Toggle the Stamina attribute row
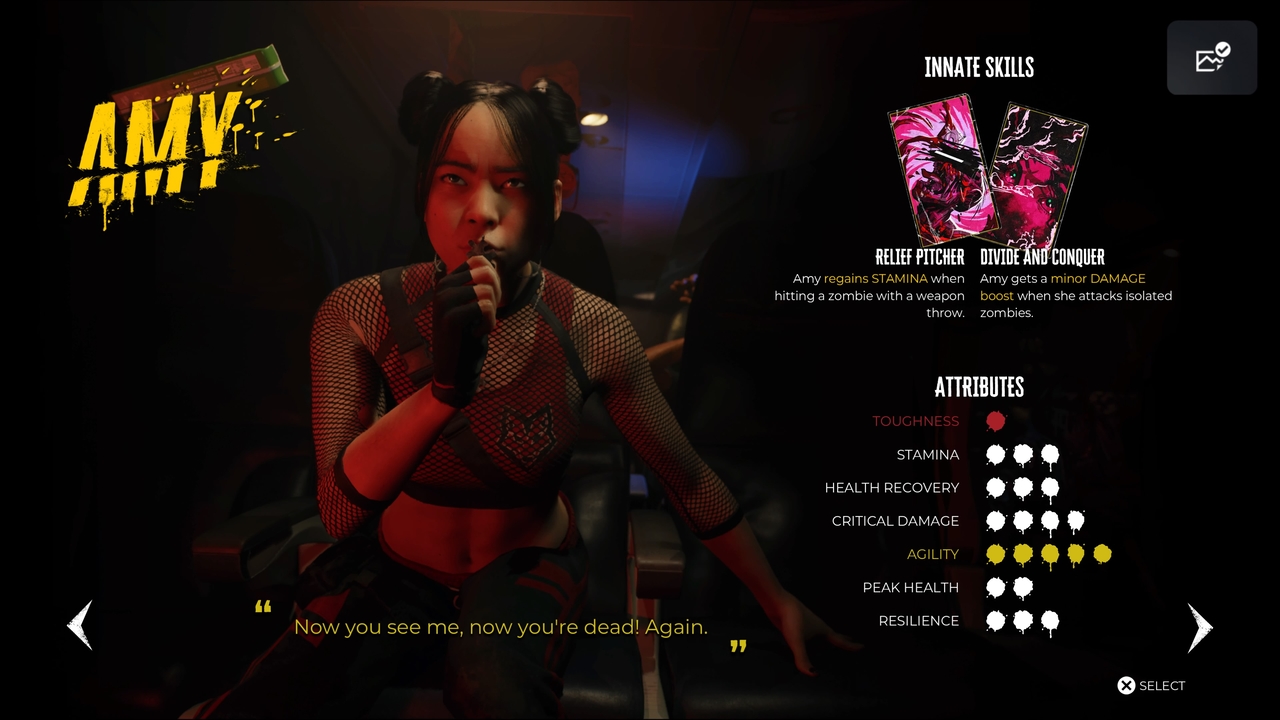 [1023, 455]
